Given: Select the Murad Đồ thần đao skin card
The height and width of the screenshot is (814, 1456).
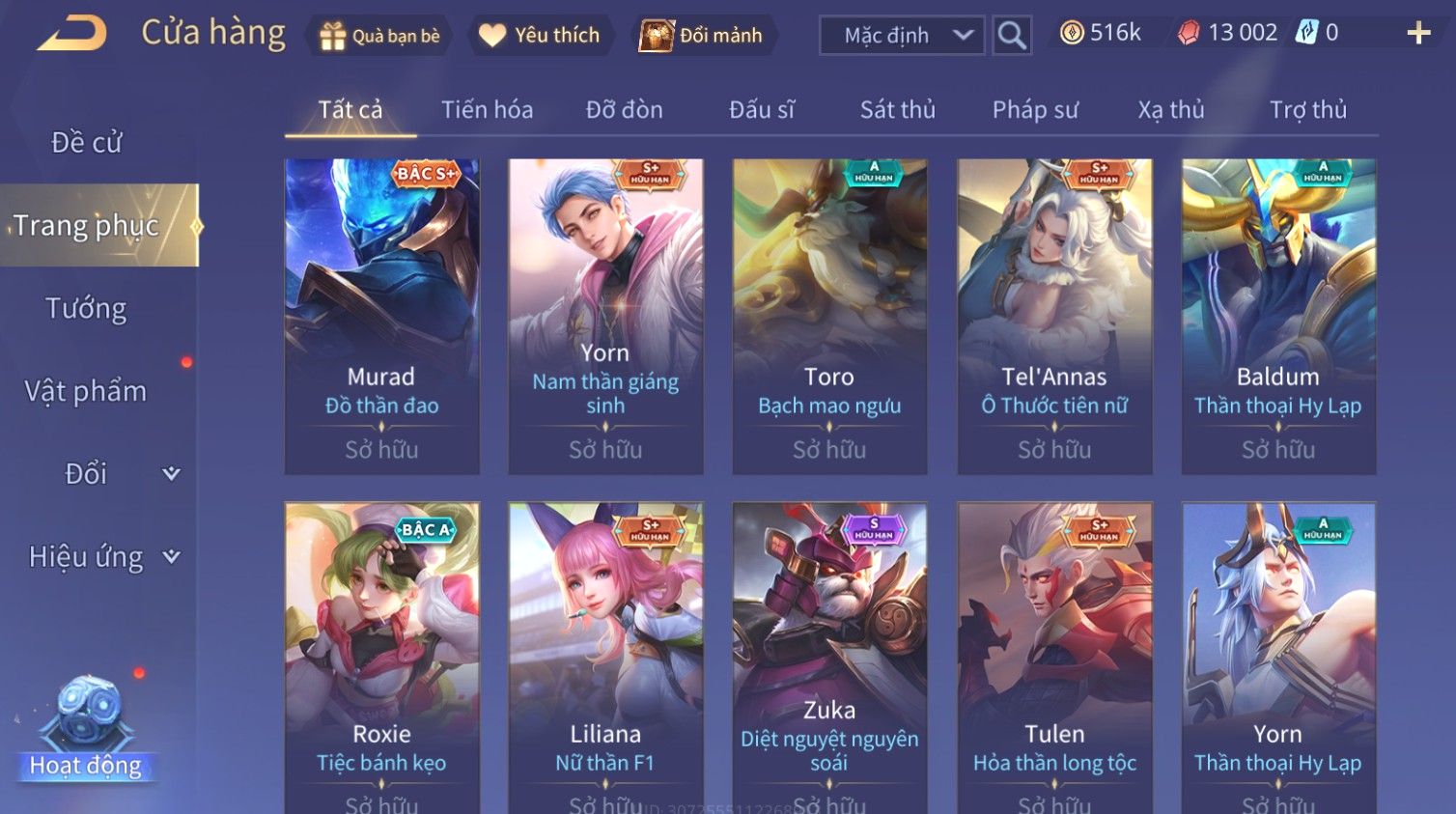Looking at the screenshot, I should coord(381,316).
